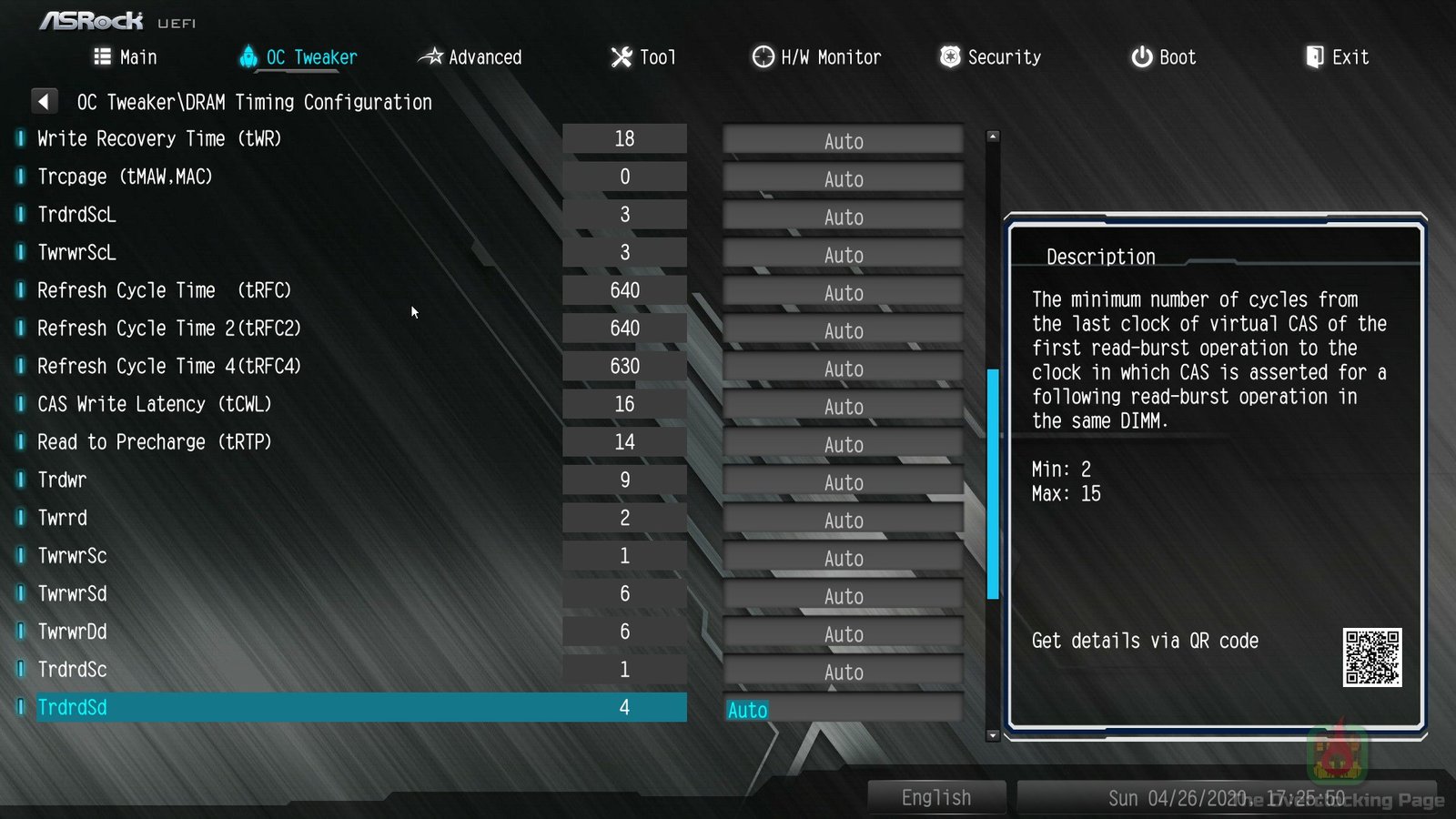The width and height of the screenshot is (1456, 819).
Task: Edit the Read to Precharge (tRTP) Auto field
Action: (x=843, y=445)
